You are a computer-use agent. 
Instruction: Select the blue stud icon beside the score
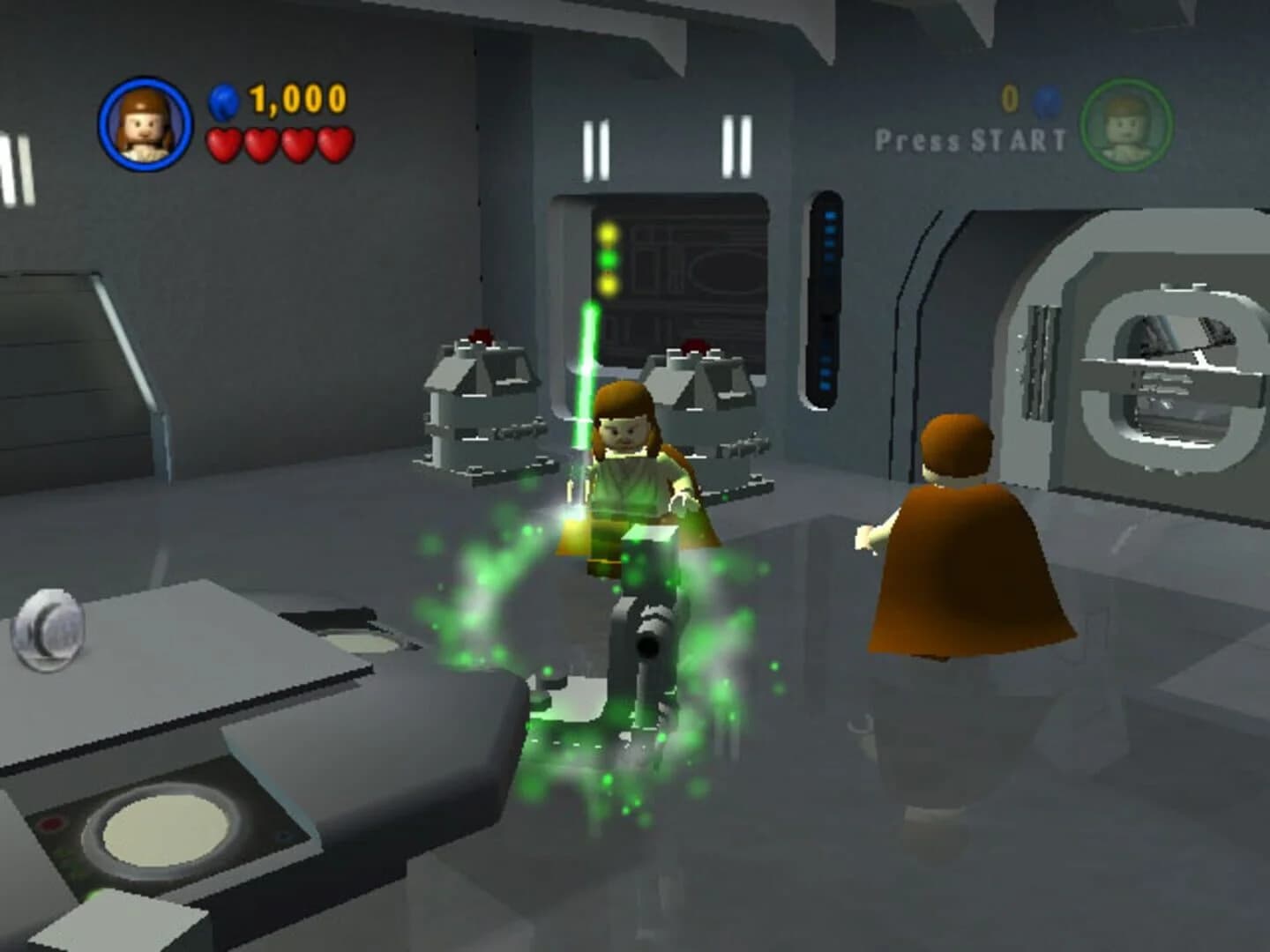(225, 101)
